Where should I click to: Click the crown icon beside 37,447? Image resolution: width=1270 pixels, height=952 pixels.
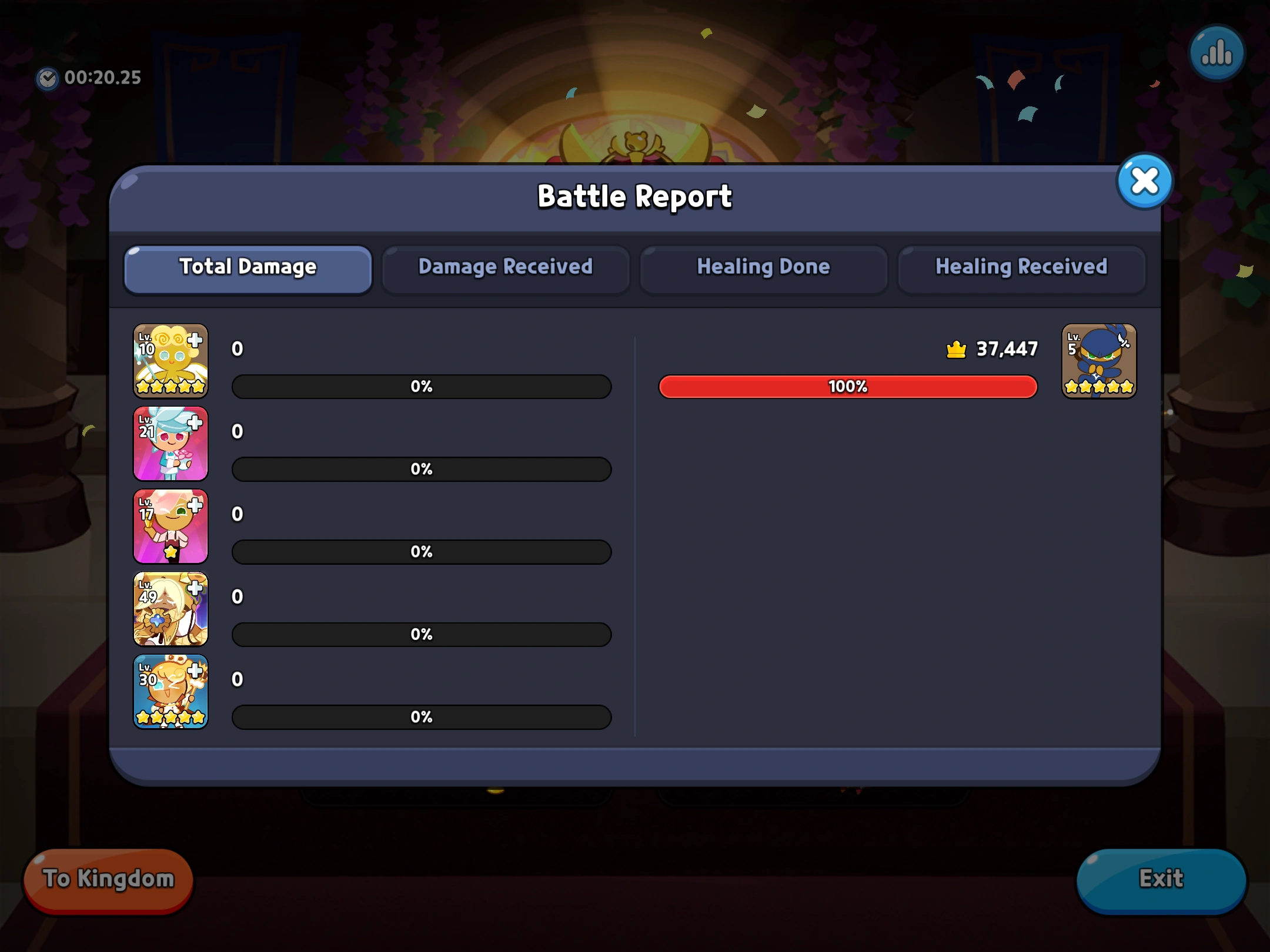point(955,348)
